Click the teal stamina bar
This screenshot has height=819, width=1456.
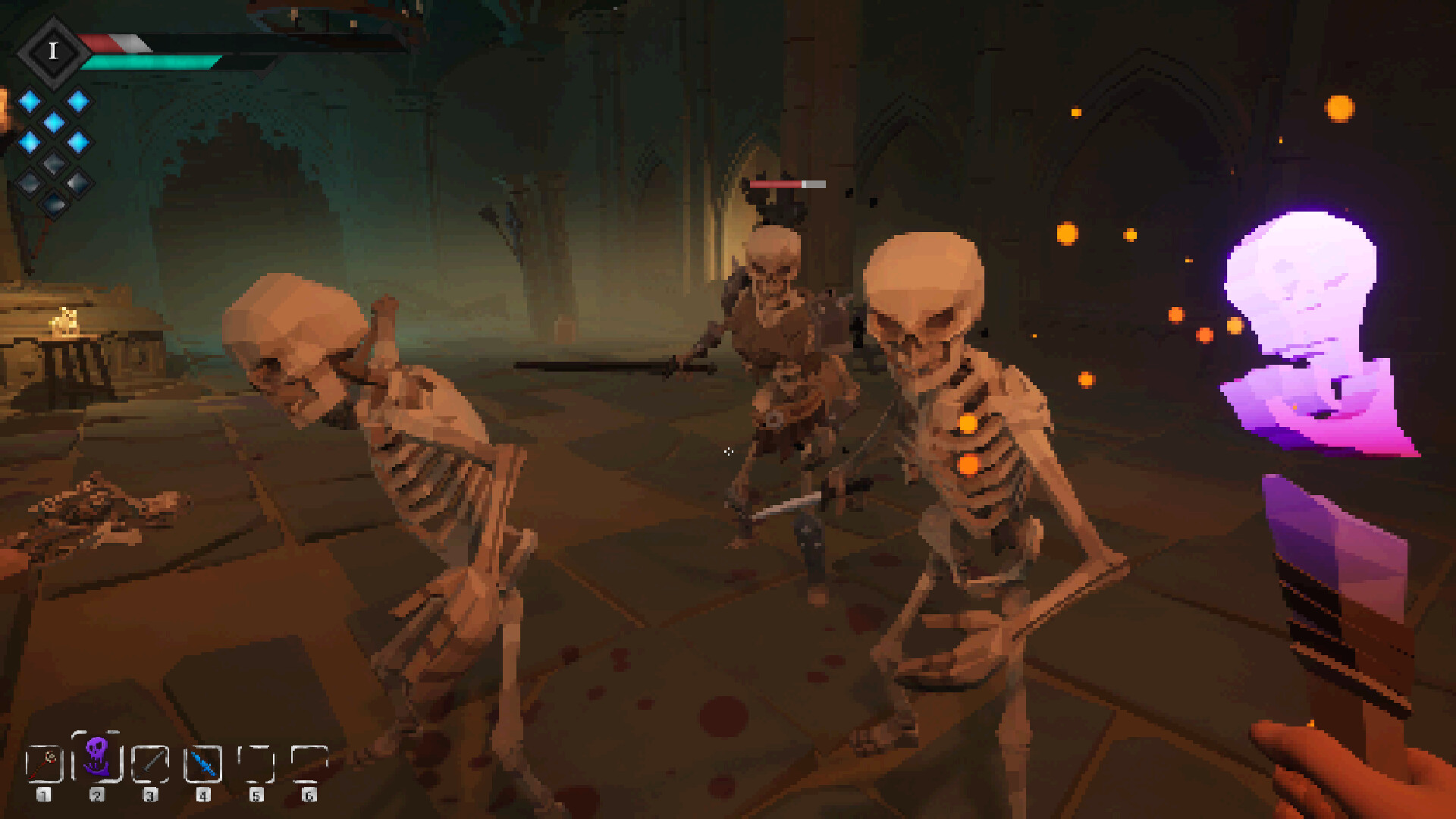pyautogui.click(x=144, y=61)
